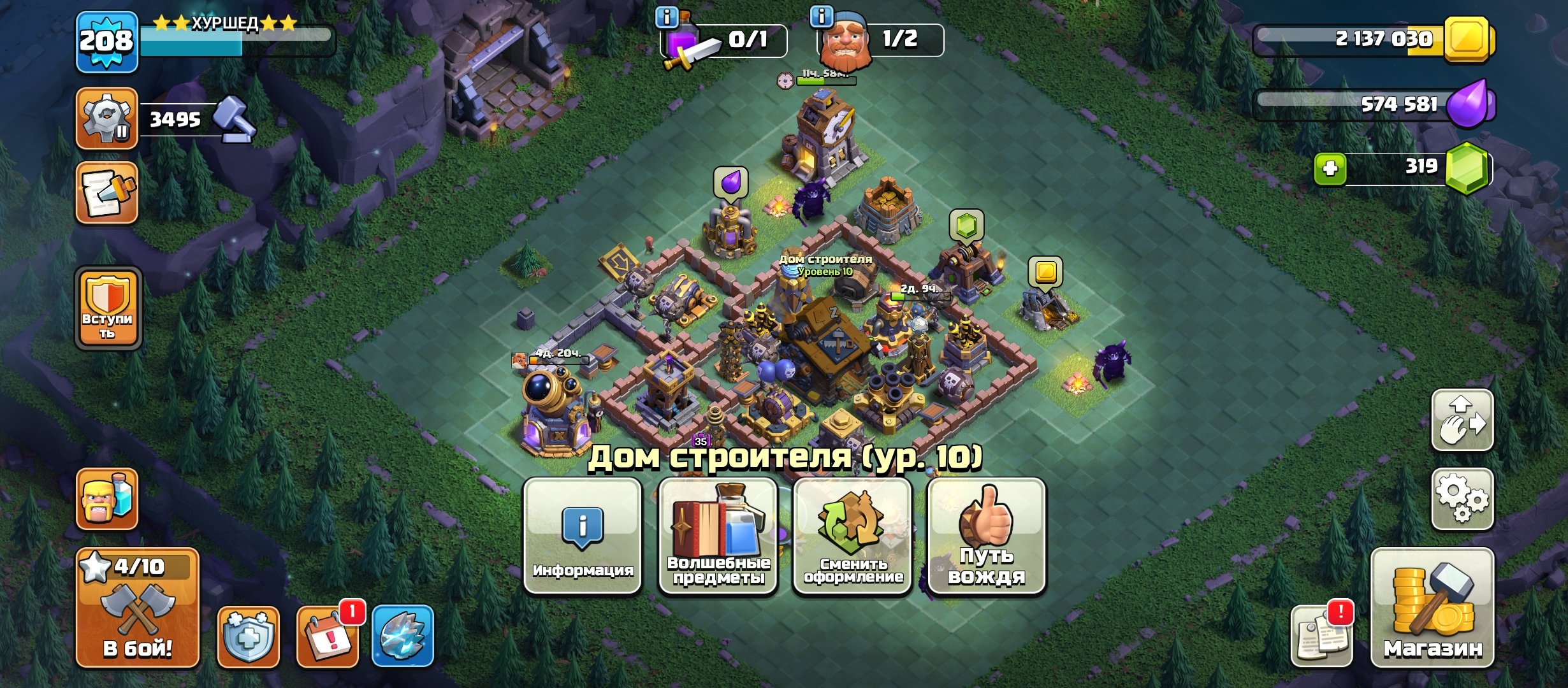
Task: Open "Информация" for the Builder Hall
Action: tap(582, 545)
